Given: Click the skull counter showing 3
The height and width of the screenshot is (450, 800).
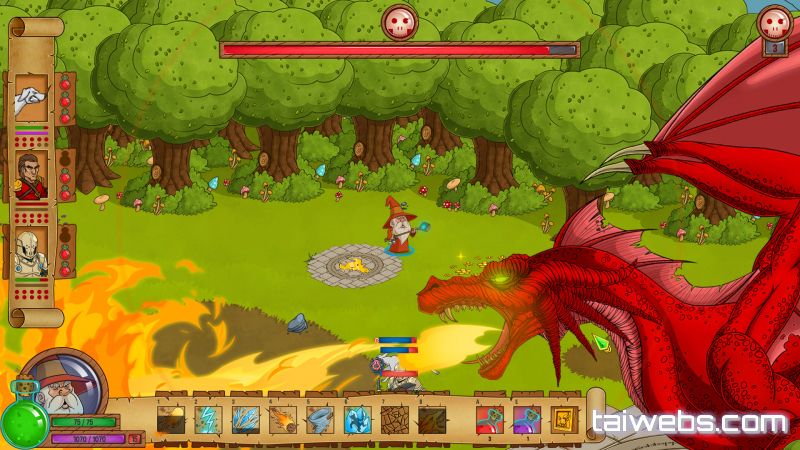Looking at the screenshot, I should (x=774, y=24).
